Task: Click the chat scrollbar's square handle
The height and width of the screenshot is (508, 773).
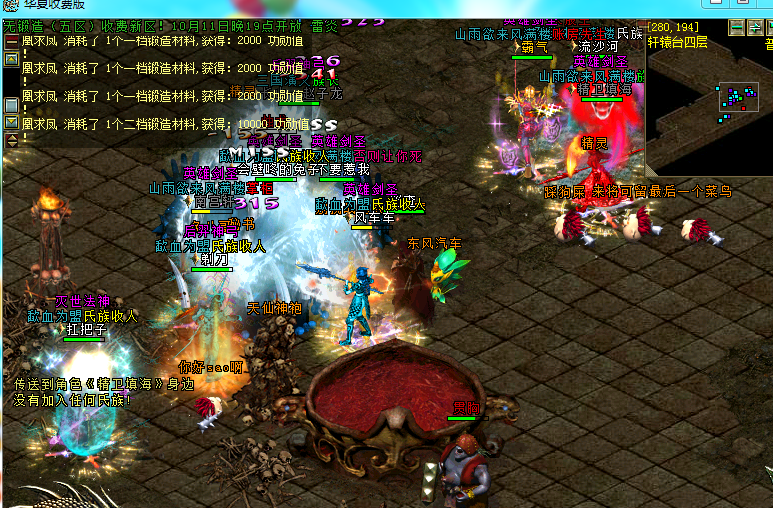Action: [x=11, y=104]
